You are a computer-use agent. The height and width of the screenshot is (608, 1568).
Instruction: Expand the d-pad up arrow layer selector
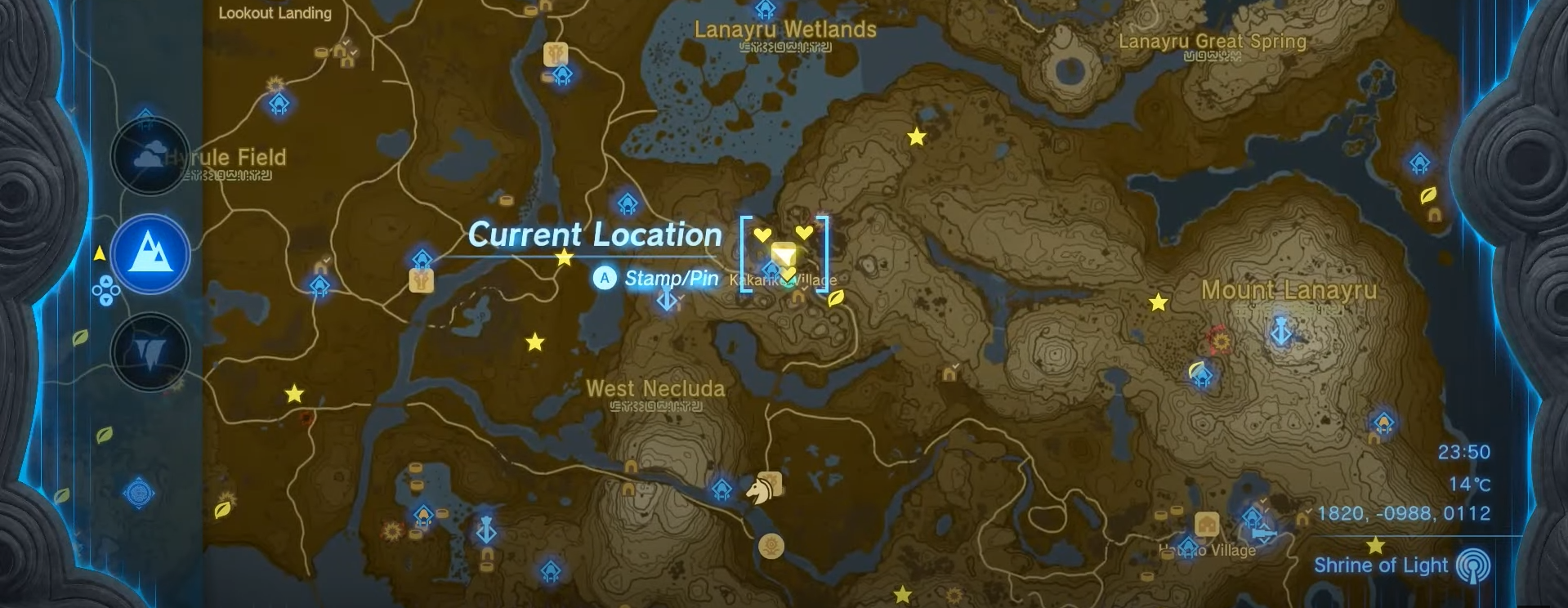pyautogui.click(x=107, y=281)
